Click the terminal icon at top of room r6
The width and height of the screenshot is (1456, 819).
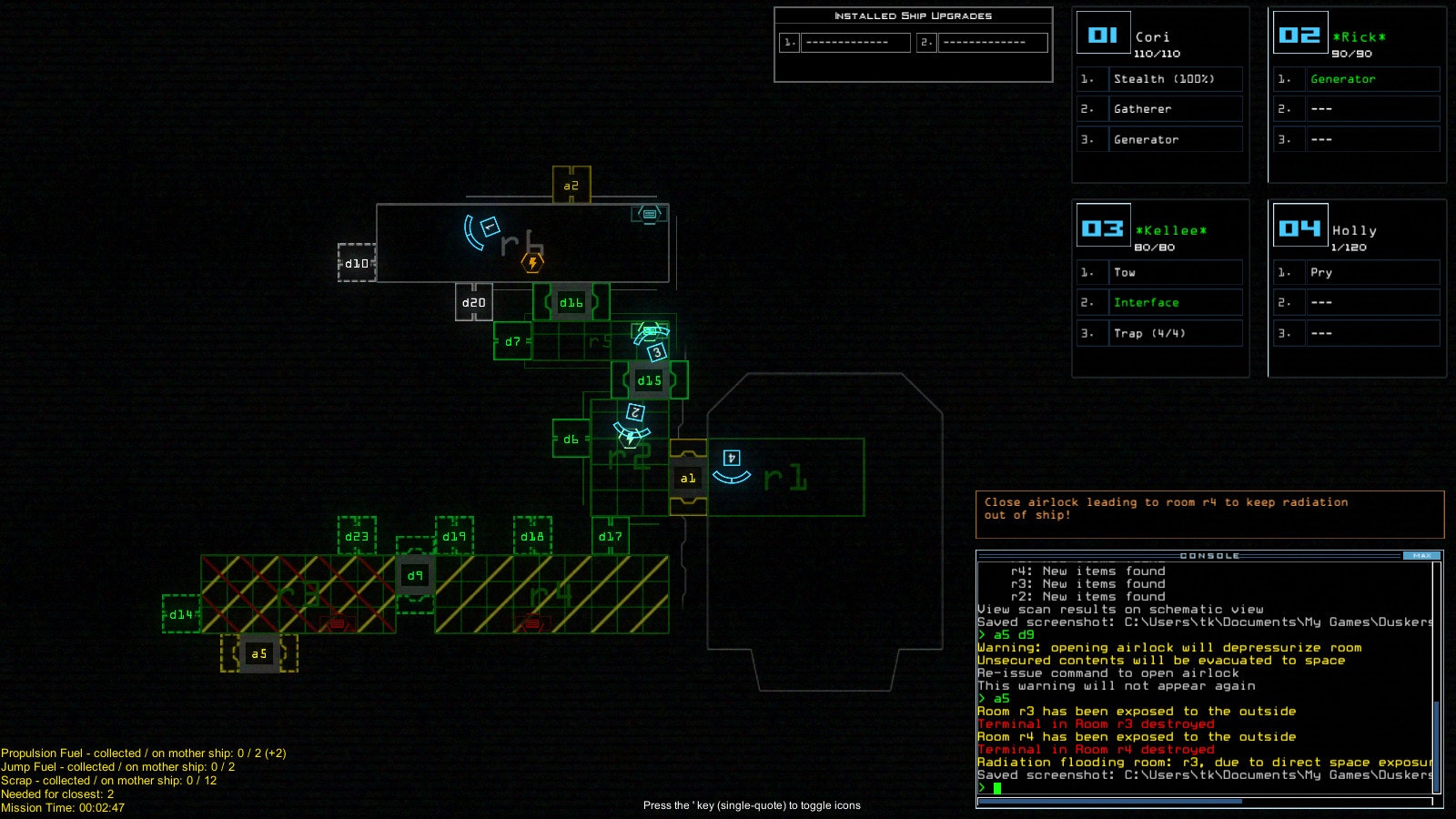pyautogui.click(x=649, y=216)
